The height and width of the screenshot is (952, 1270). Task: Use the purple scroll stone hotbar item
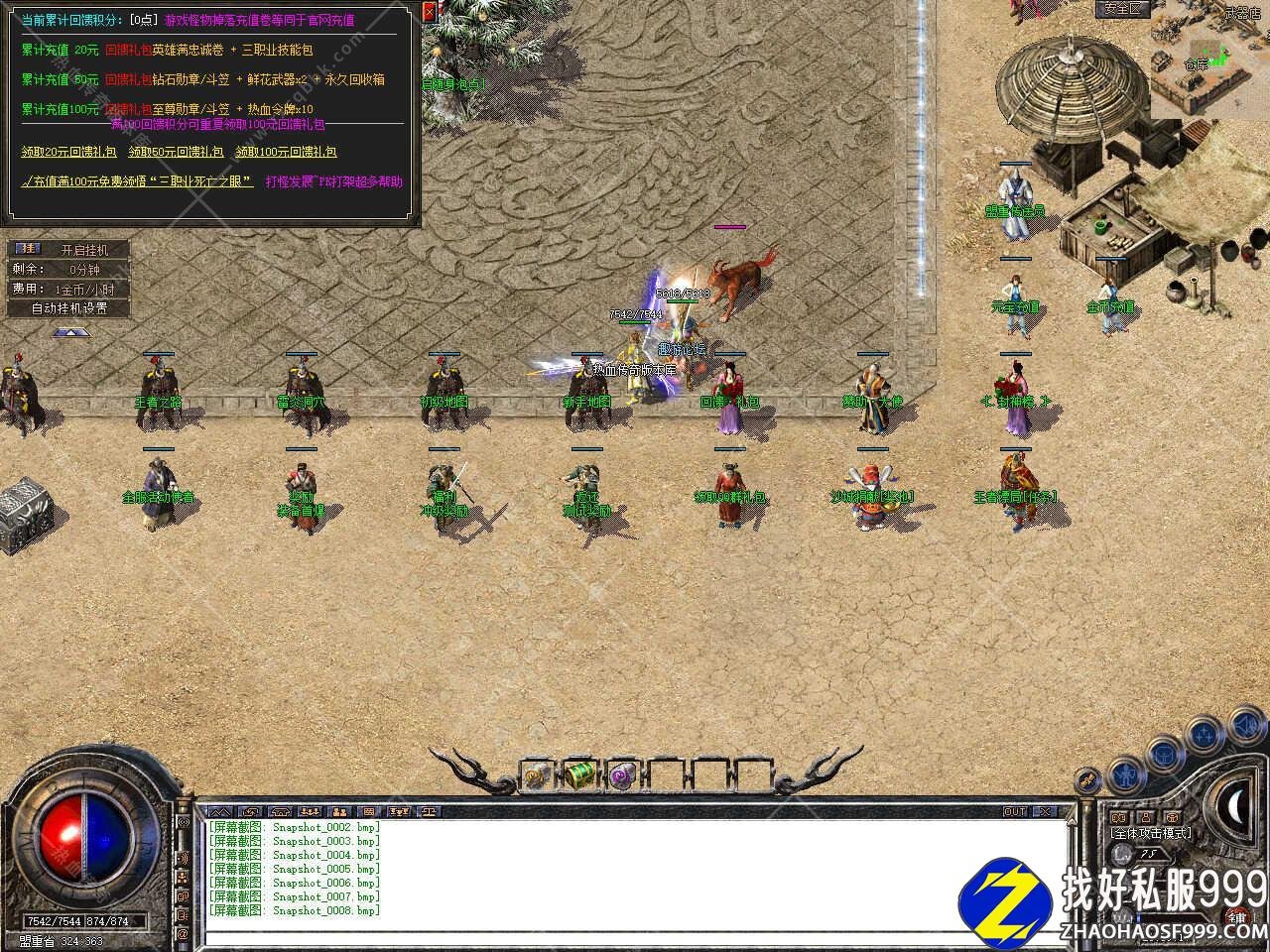tap(623, 774)
